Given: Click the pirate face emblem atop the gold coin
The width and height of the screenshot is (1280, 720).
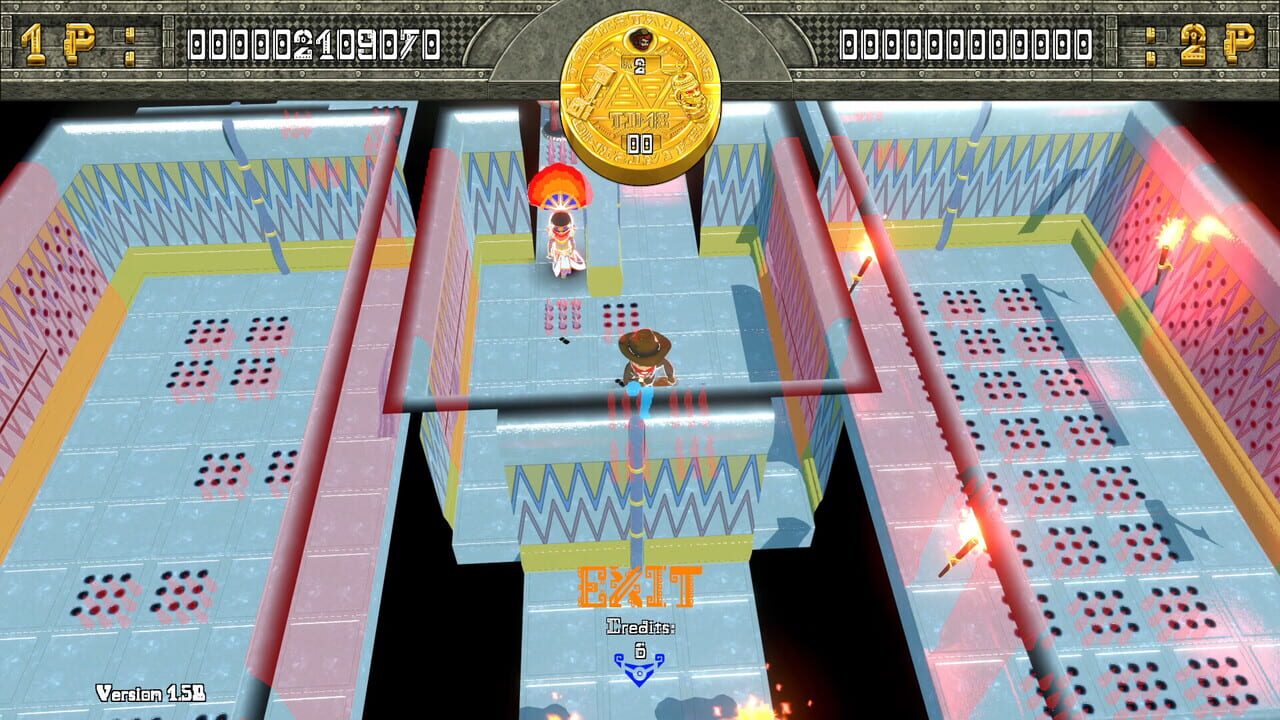Looking at the screenshot, I should pos(640,40).
